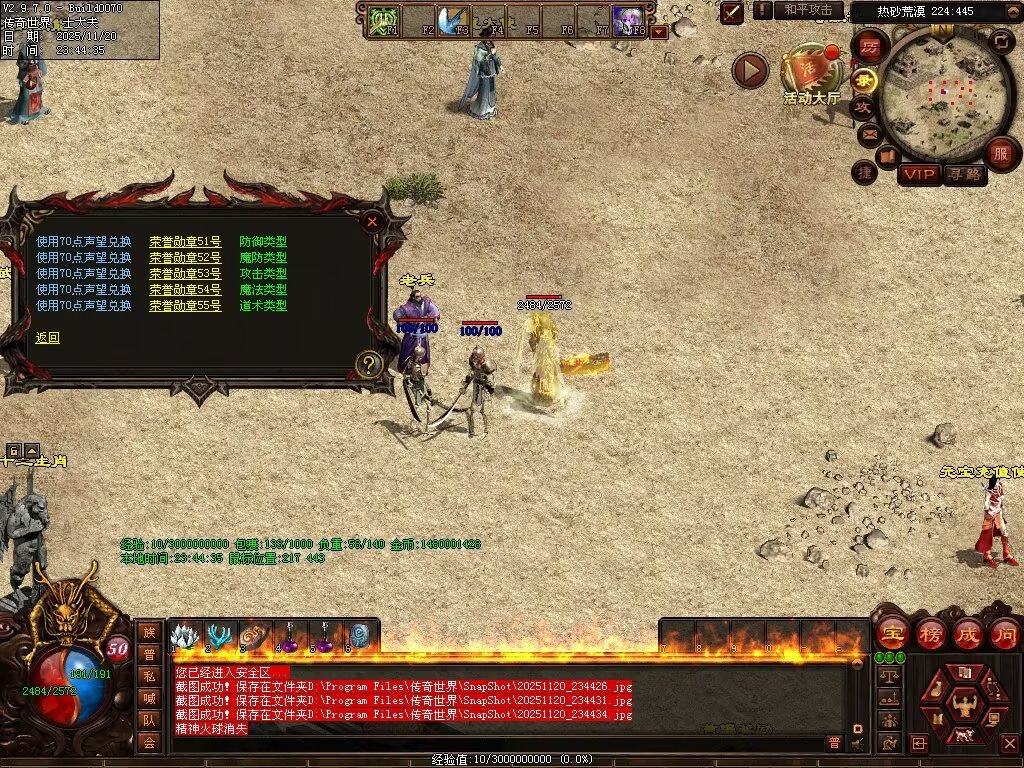The width and height of the screenshot is (1024, 768).
Task: Open the mail envelope icon
Action: 868,133
